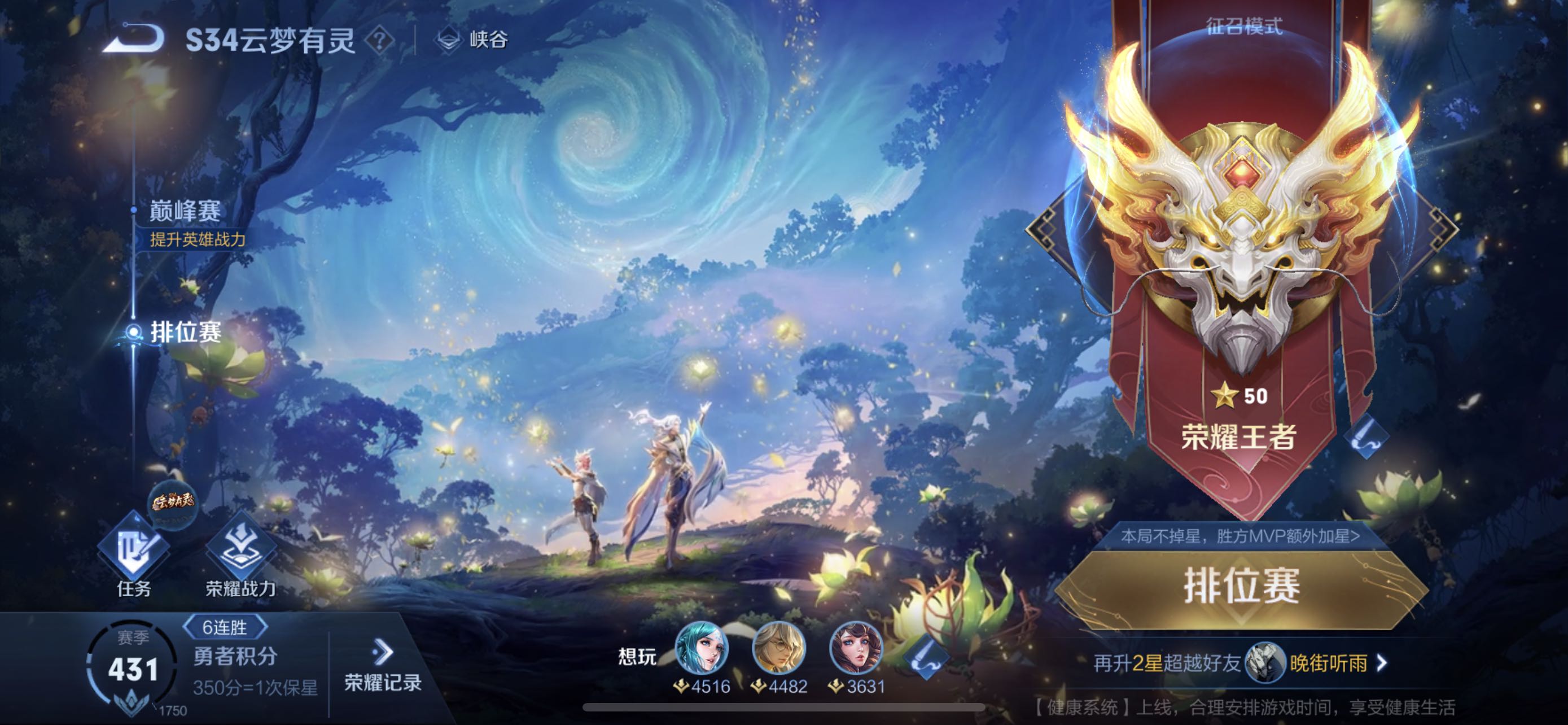The width and height of the screenshot is (1568, 725).
Task: Go back using the return arrow
Action: coord(134,39)
